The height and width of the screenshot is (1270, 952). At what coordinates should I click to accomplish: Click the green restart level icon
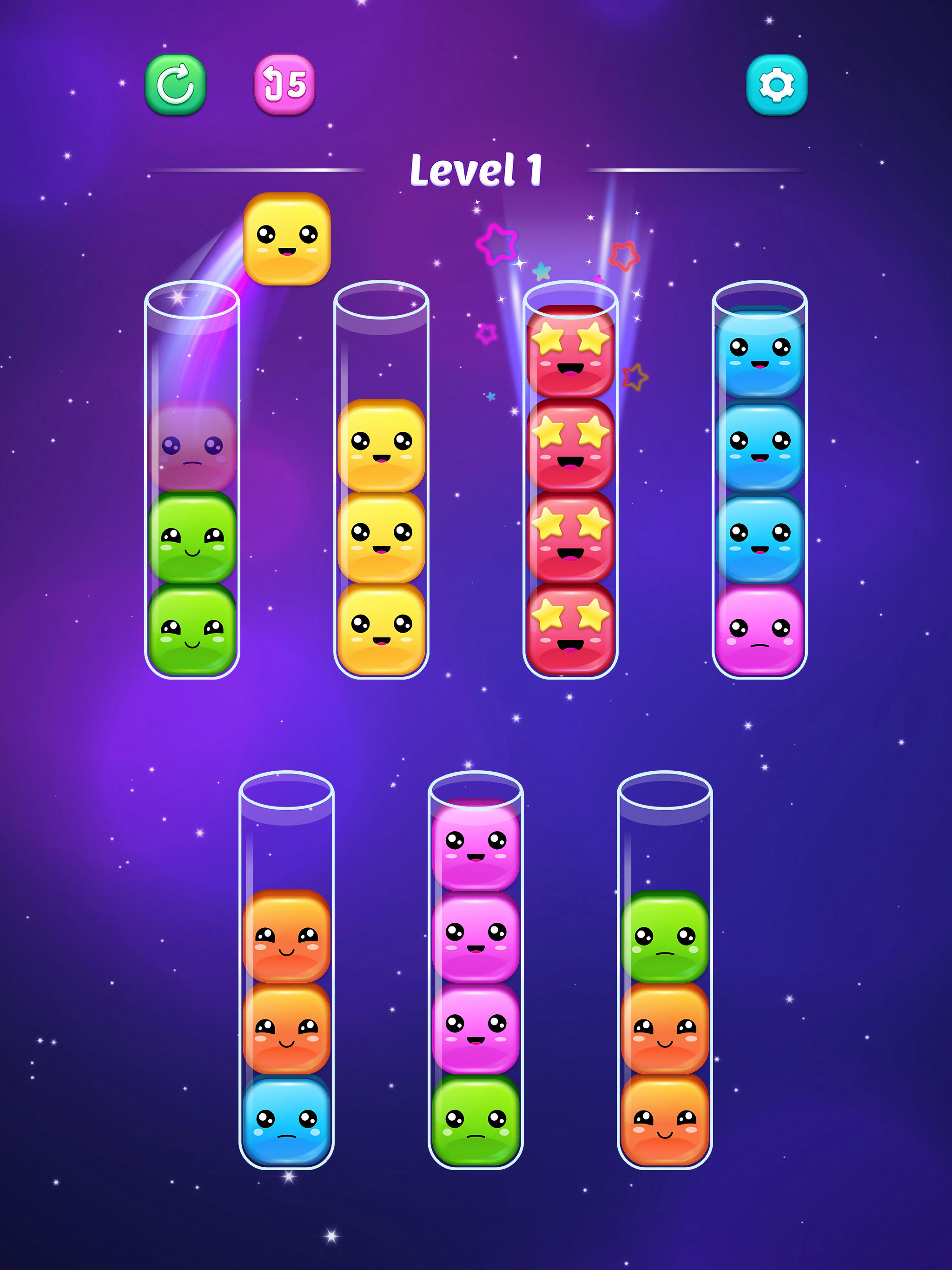tap(175, 85)
